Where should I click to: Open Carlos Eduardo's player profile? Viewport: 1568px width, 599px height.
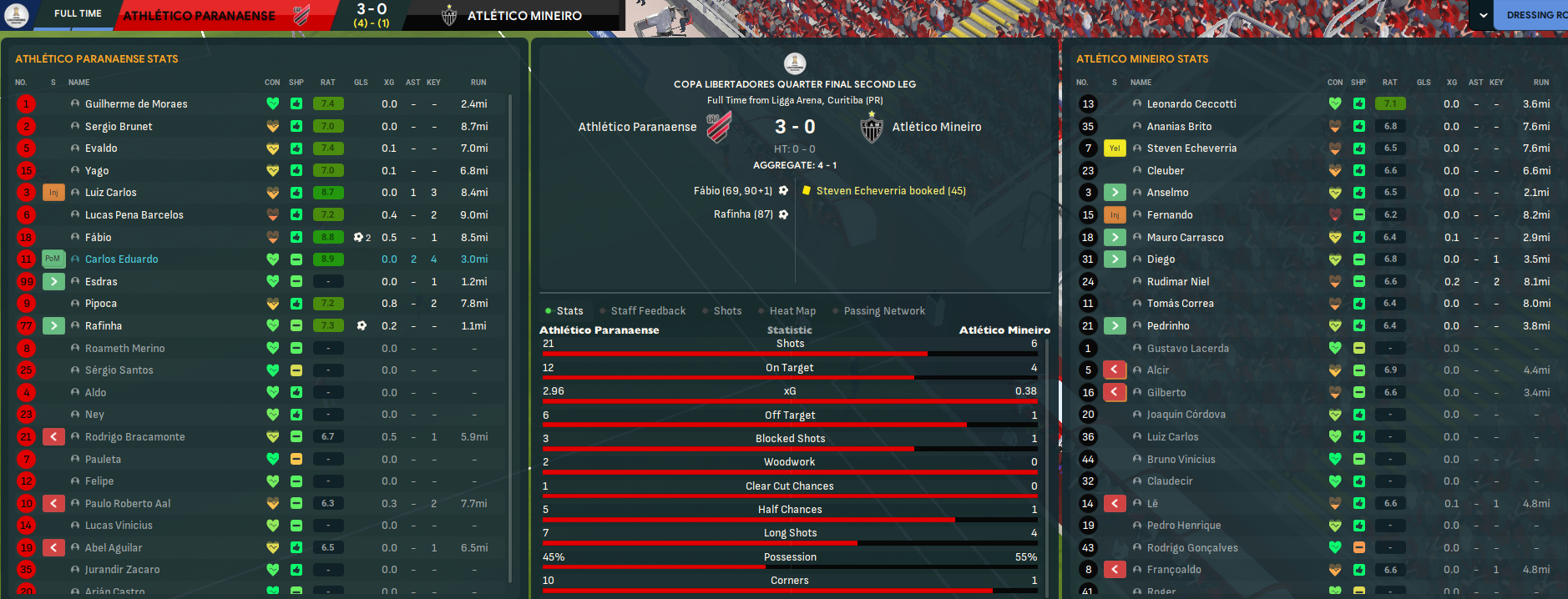[x=122, y=259]
